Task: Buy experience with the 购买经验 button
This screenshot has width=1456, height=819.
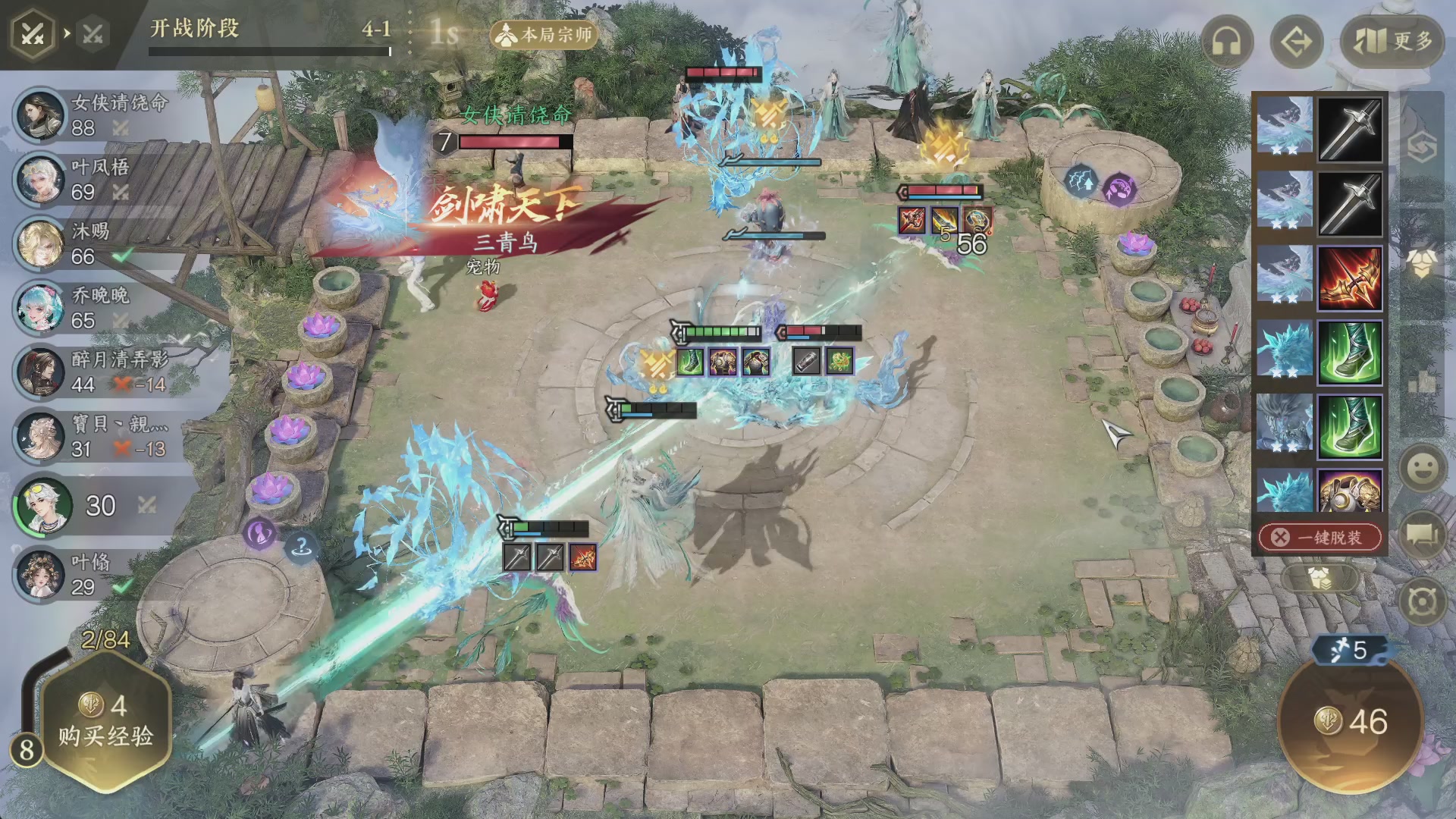Action: click(105, 722)
